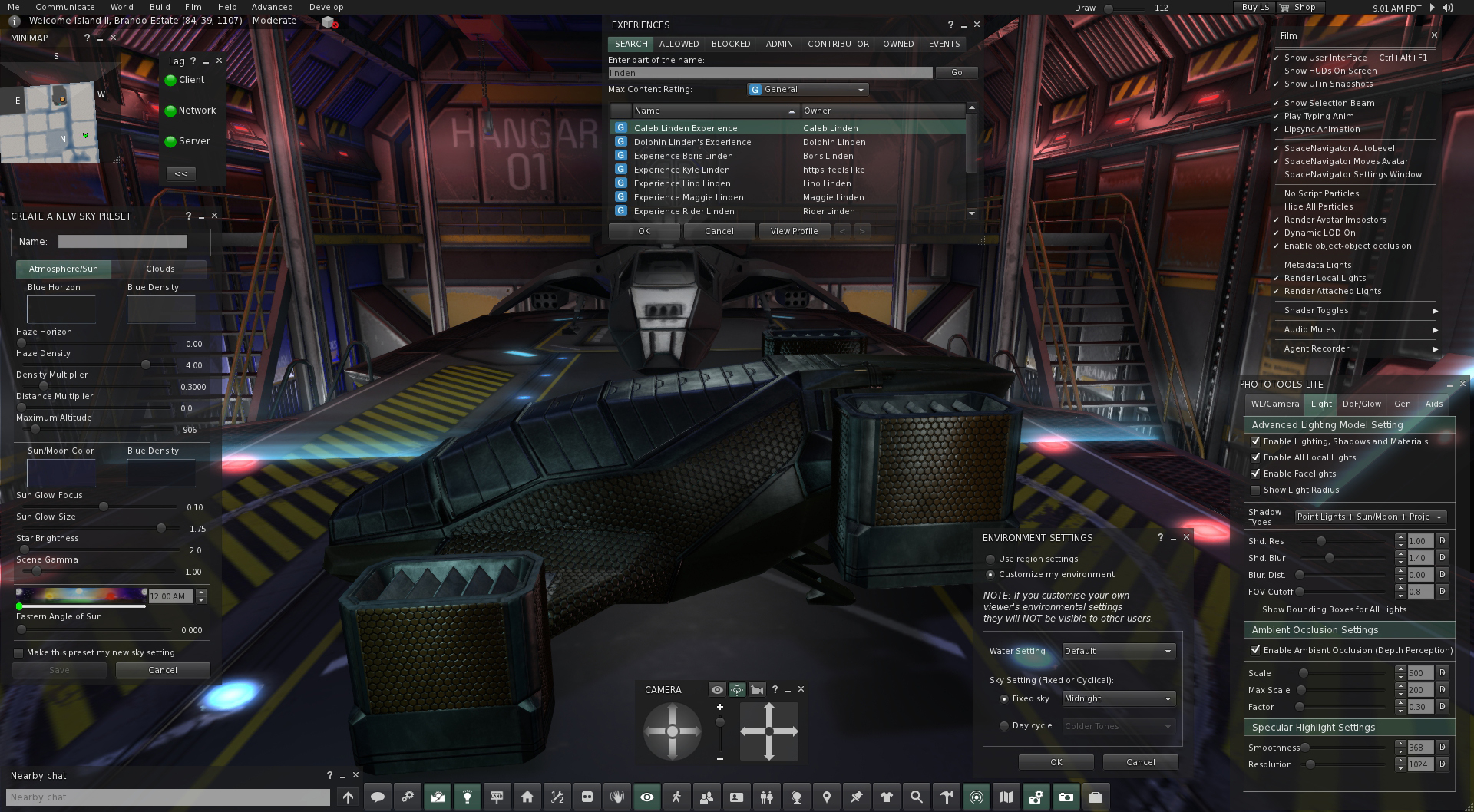Open the Nearby Chat icon on the bottom toolbar

pyautogui.click(x=378, y=796)
